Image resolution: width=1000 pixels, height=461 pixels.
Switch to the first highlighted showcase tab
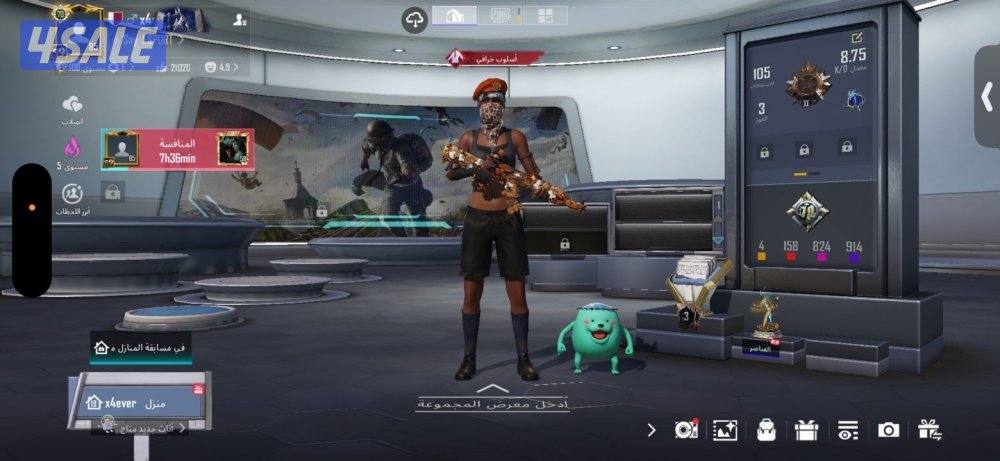tap(453, 15)
